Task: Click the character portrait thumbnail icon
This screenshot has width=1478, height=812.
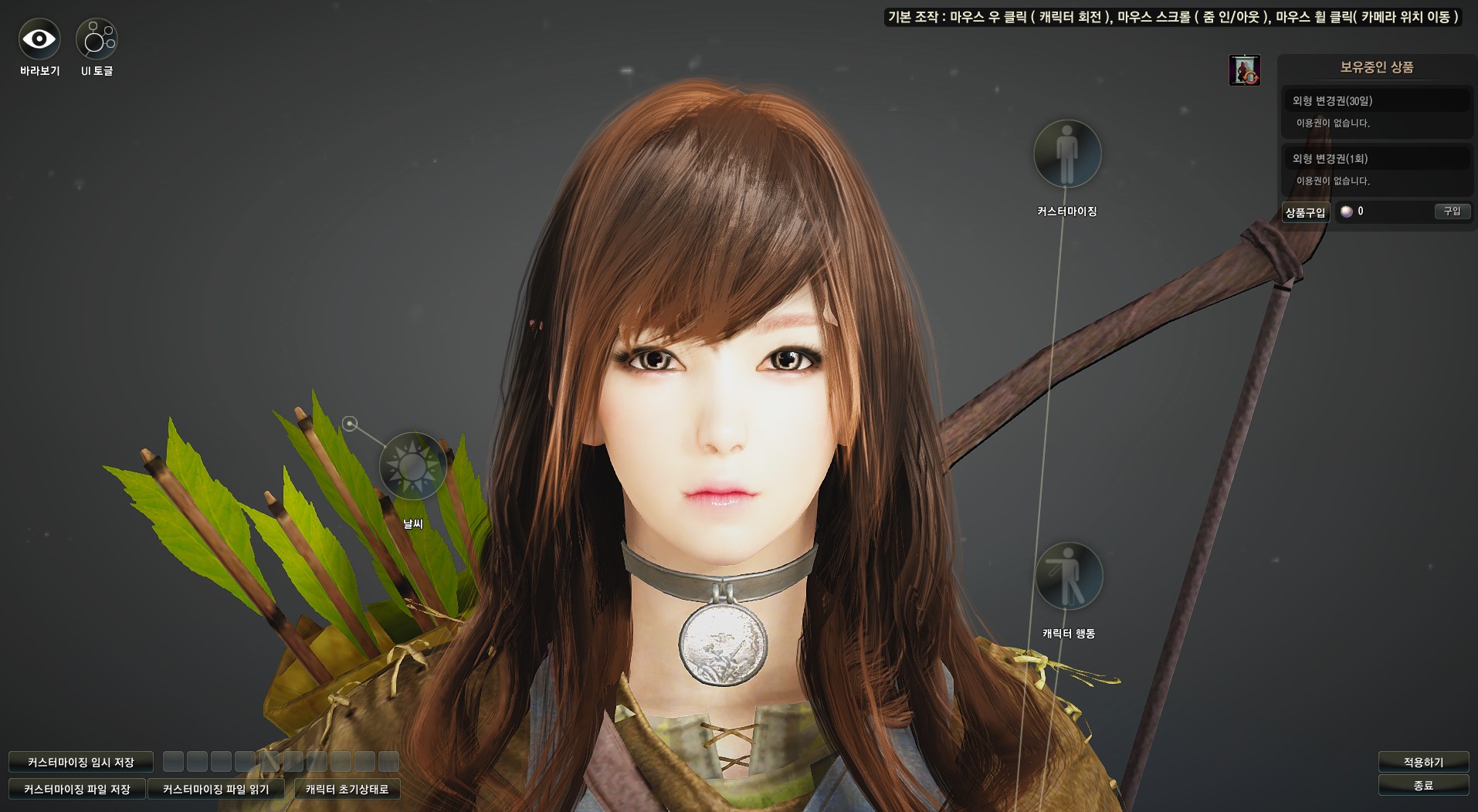Action: coord(1244,70)
